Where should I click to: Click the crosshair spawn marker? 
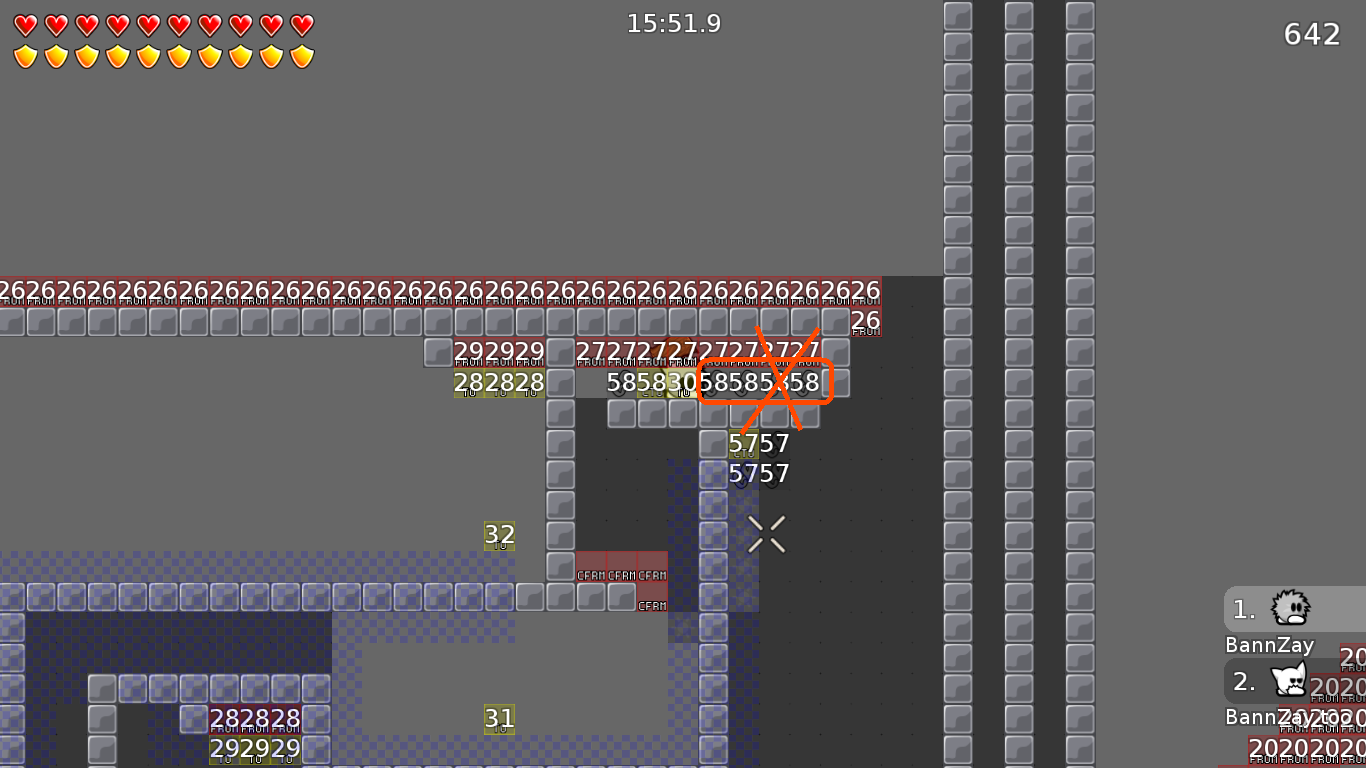pyautogui.click(x=767, y=532)
